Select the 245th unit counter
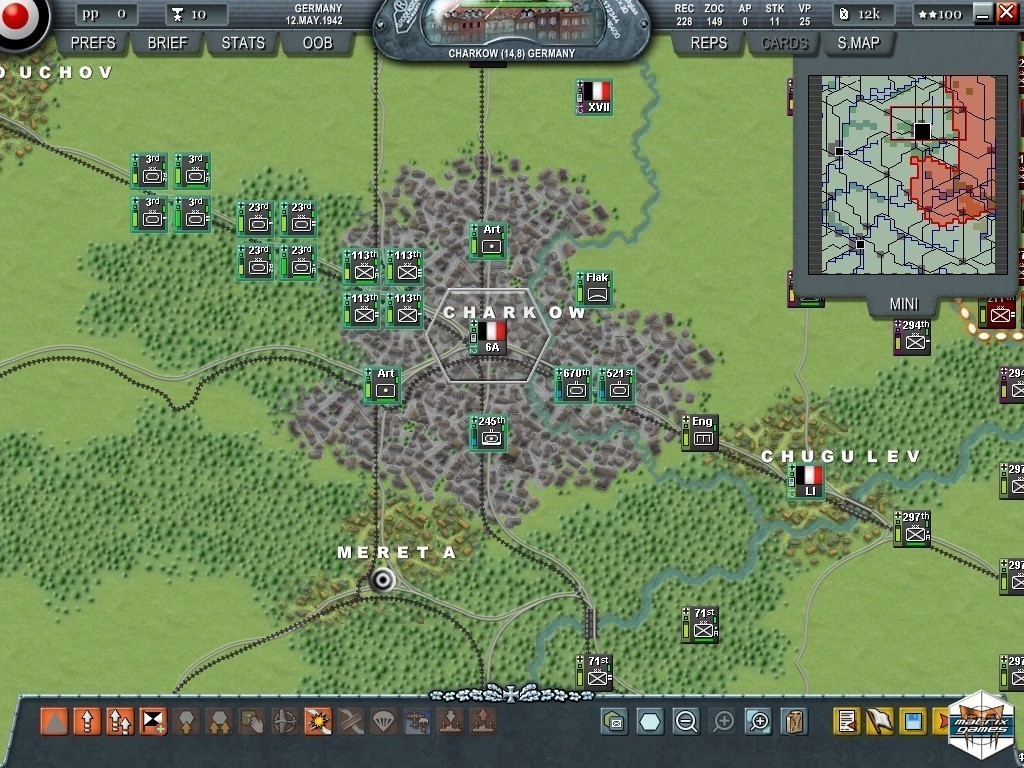The image size is (1024, 768). click(x=490, y=433)
